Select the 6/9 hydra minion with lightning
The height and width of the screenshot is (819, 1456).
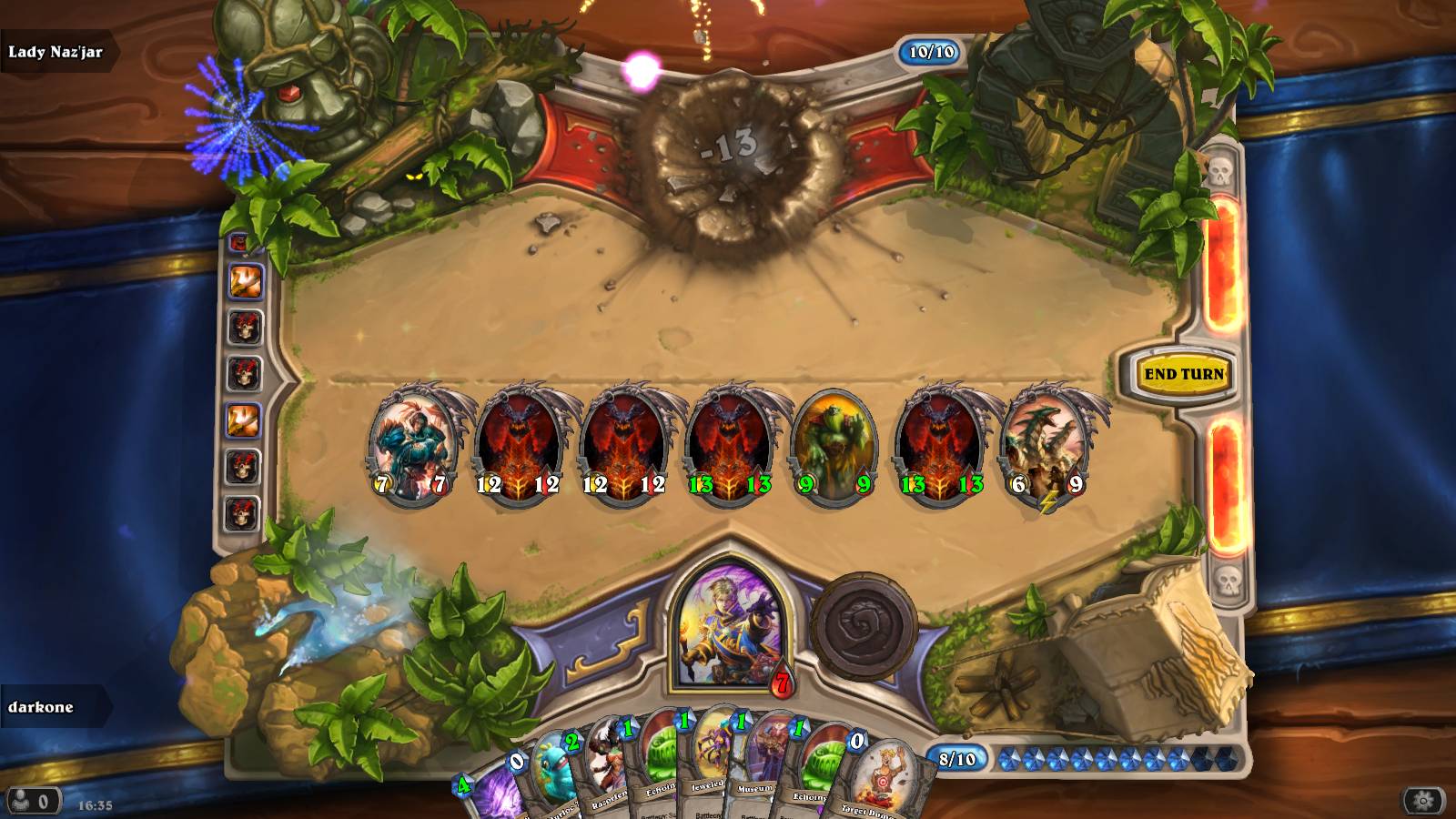1046,444
